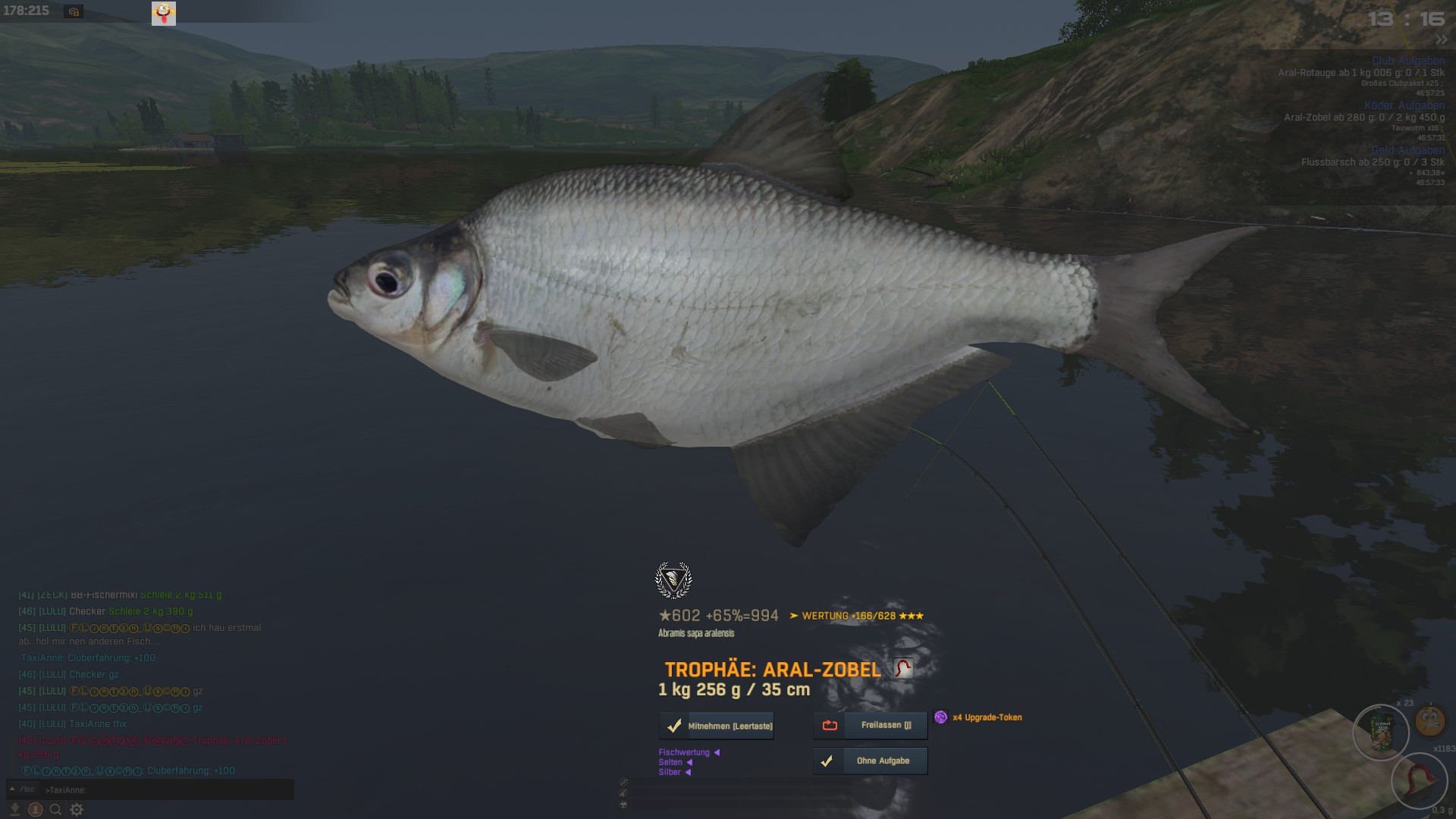Keep the fish with the Mitnehmen button
This screenshot has height=819, width=1456.
(717, 726)
